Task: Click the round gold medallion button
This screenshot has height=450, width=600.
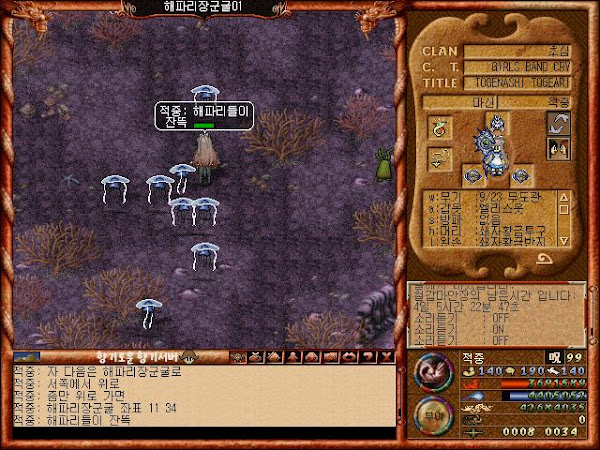Action: point(432,413)
